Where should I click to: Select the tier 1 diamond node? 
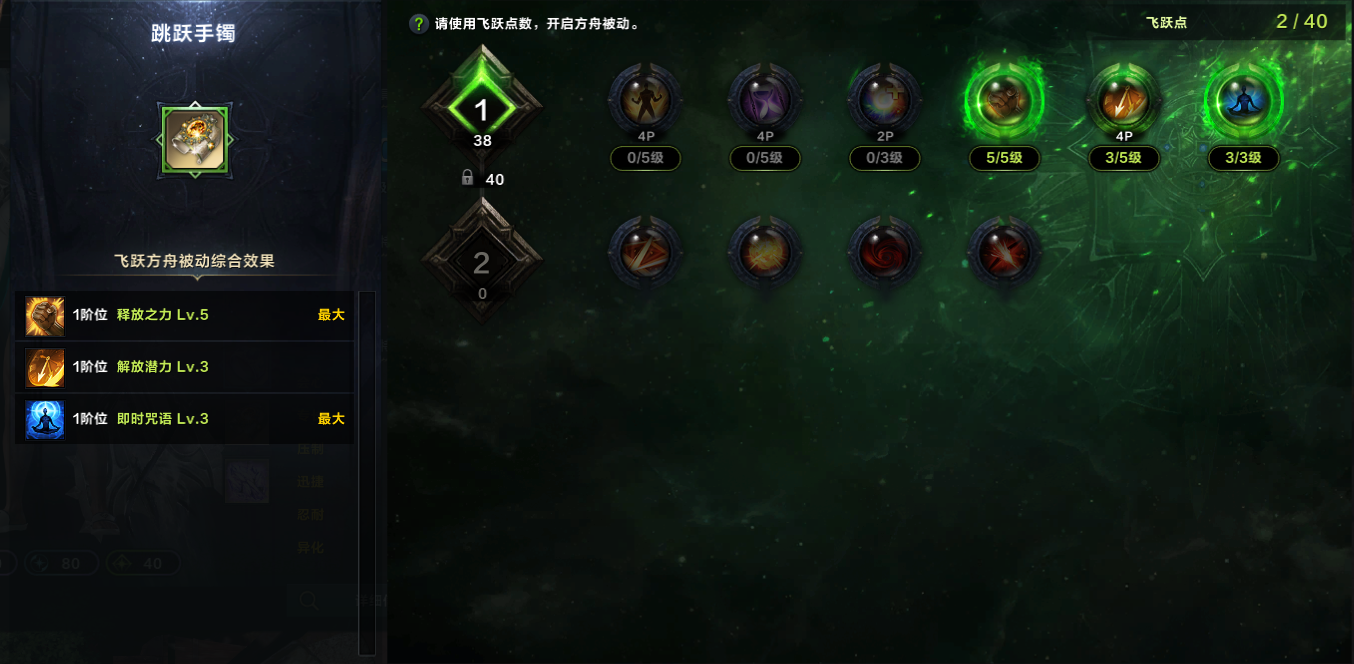tap(482, 109)
